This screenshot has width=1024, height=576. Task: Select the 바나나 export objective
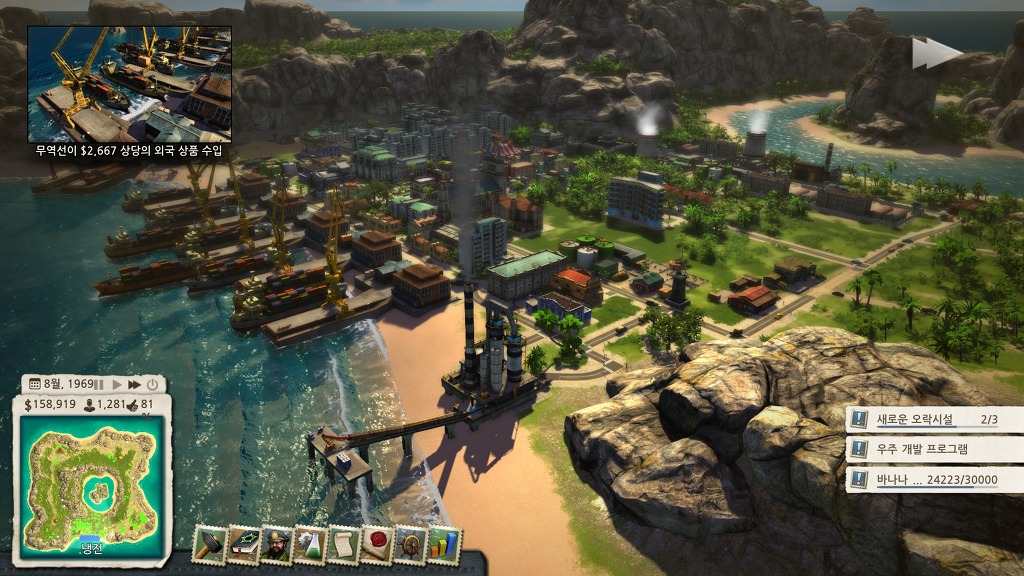click(x=934, y=480)
